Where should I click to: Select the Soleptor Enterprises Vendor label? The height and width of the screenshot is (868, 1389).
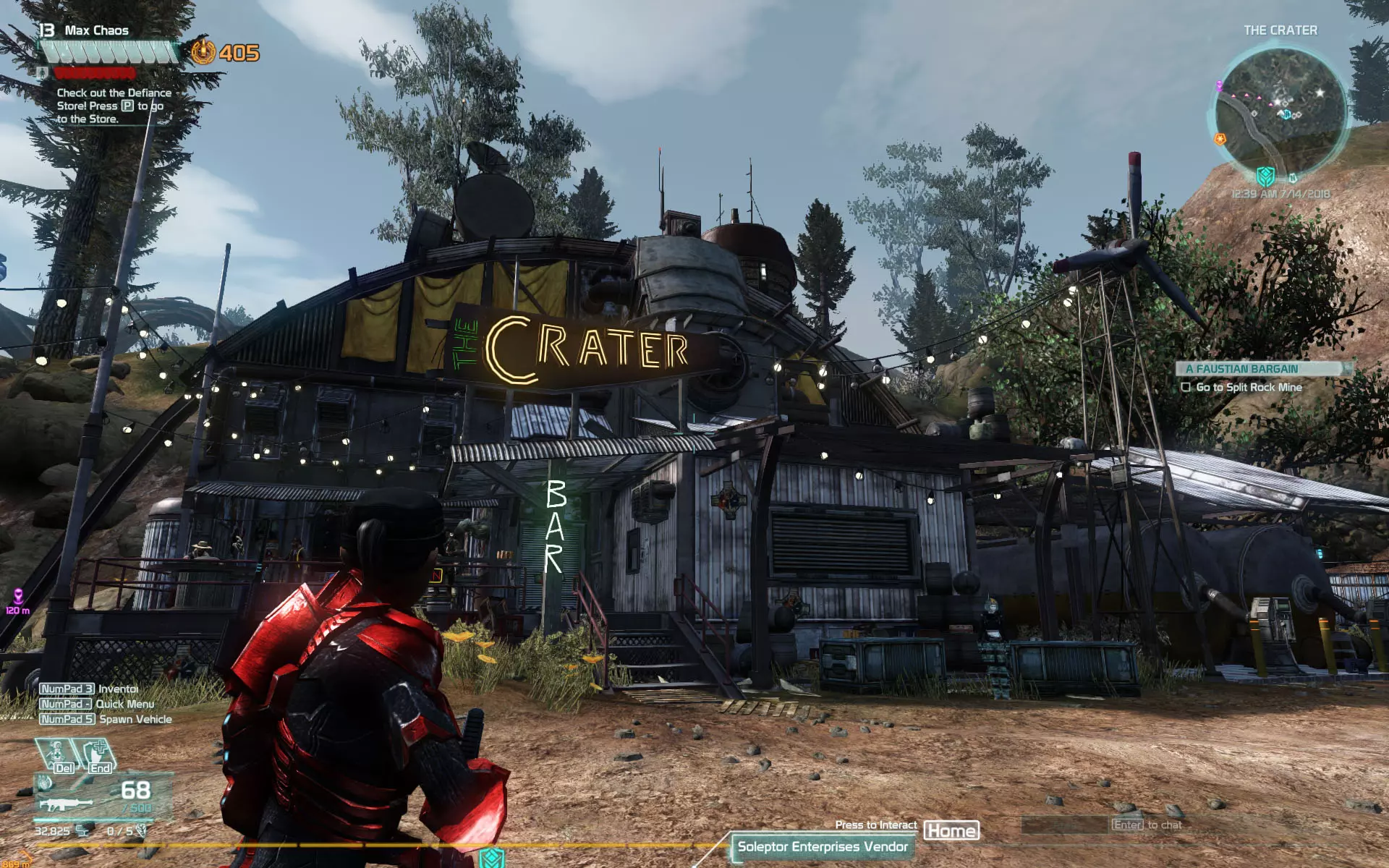[822, 847]
